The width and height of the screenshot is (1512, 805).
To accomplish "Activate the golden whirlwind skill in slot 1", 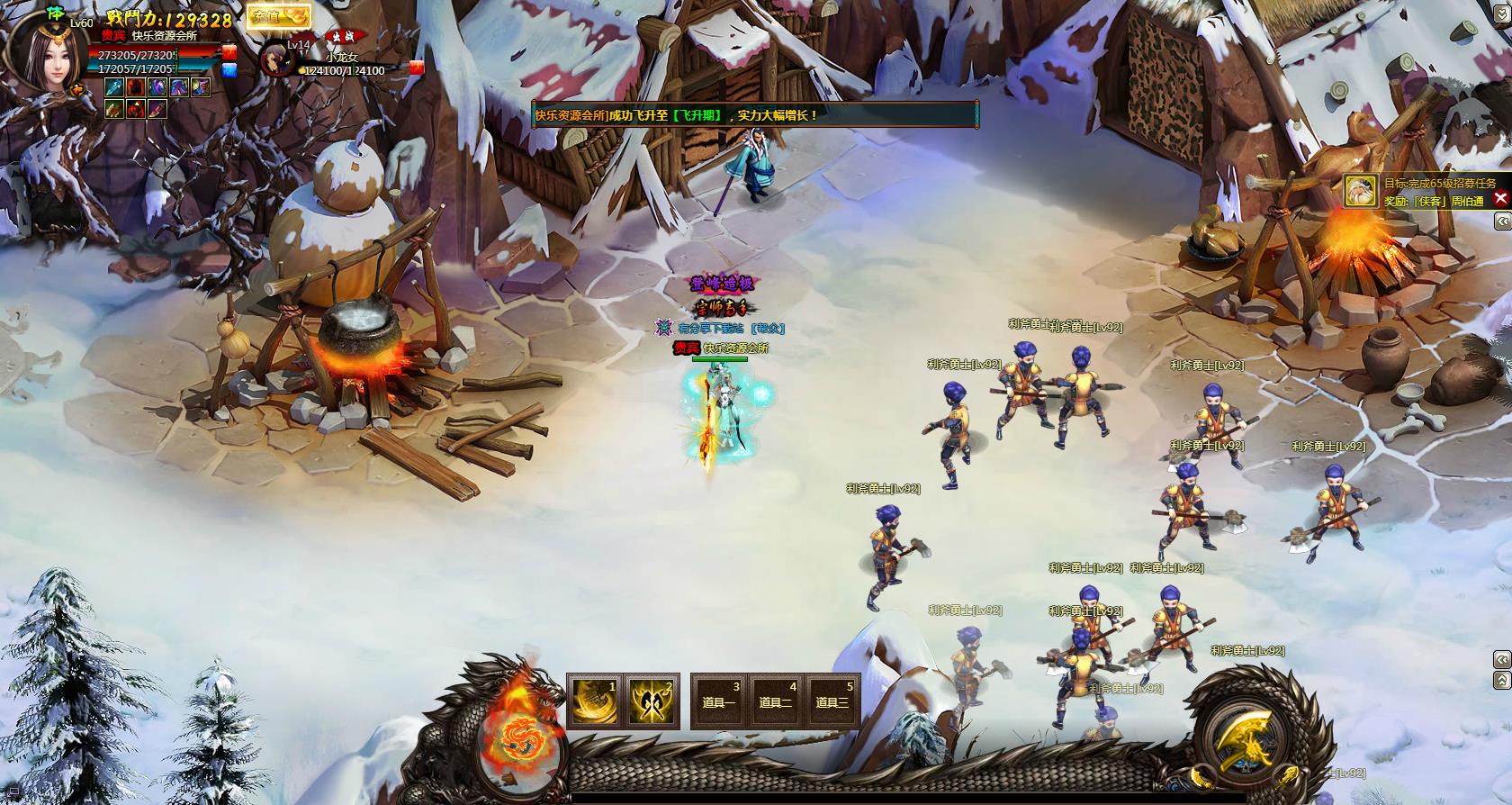I will coord(594,701).
